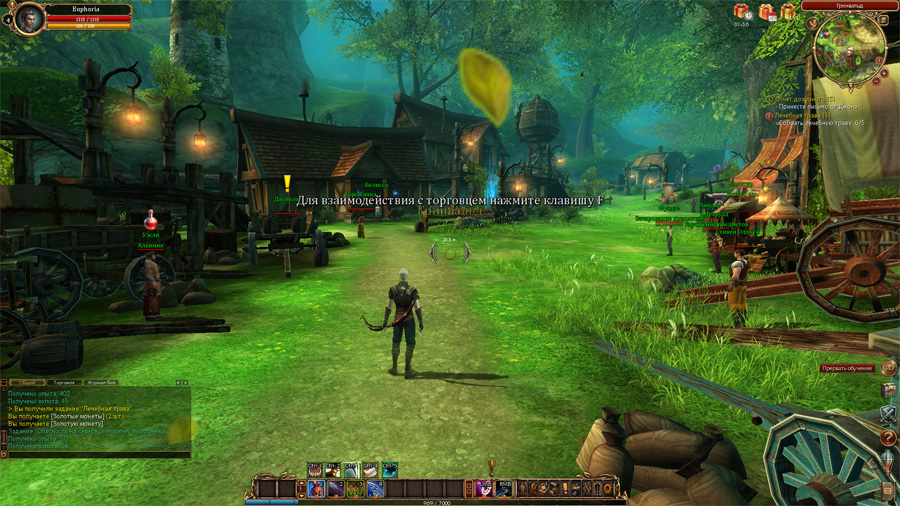Click the round minimap

coord(849,46)
